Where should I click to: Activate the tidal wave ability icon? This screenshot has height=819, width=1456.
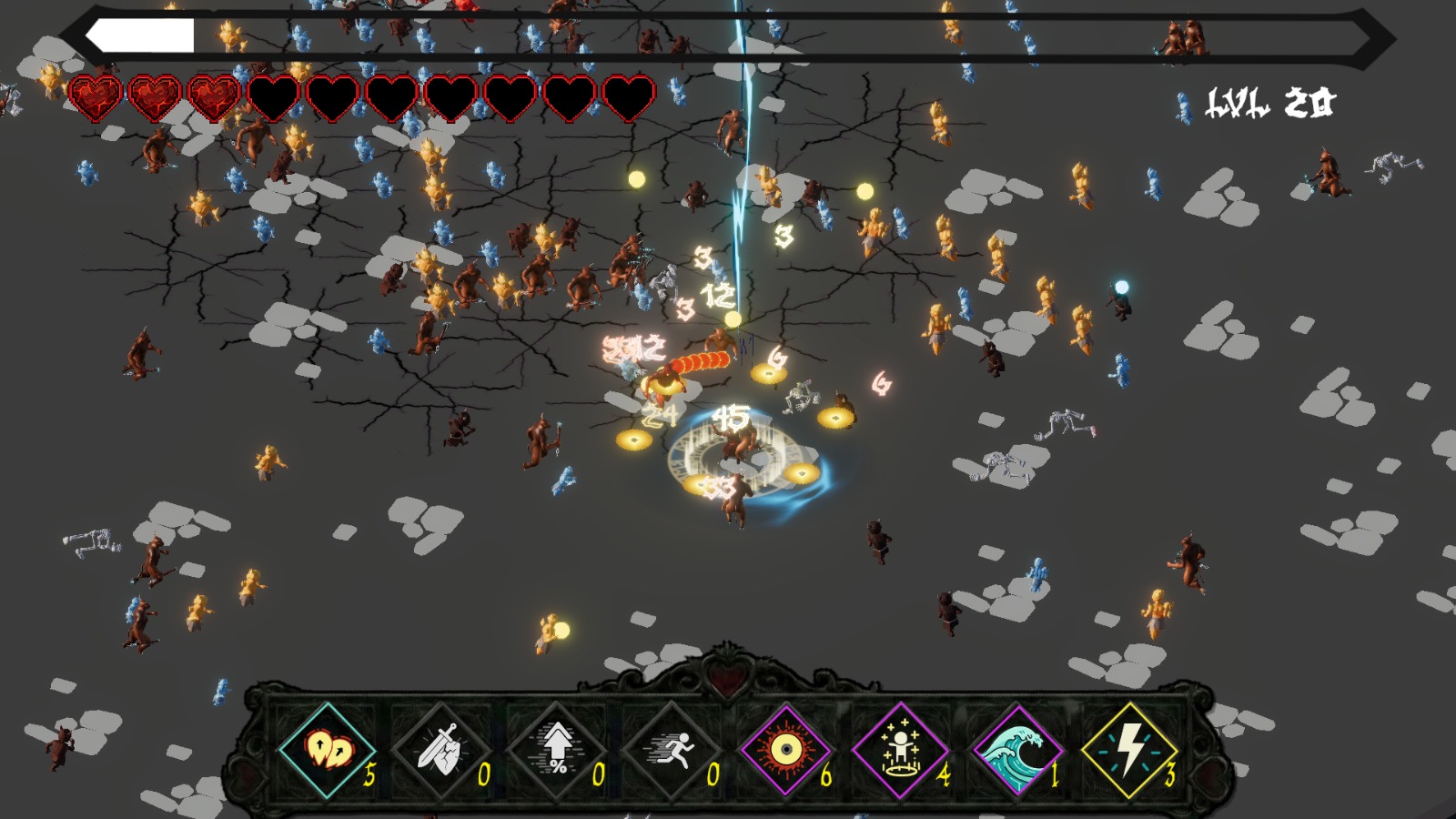(1015, 751)
